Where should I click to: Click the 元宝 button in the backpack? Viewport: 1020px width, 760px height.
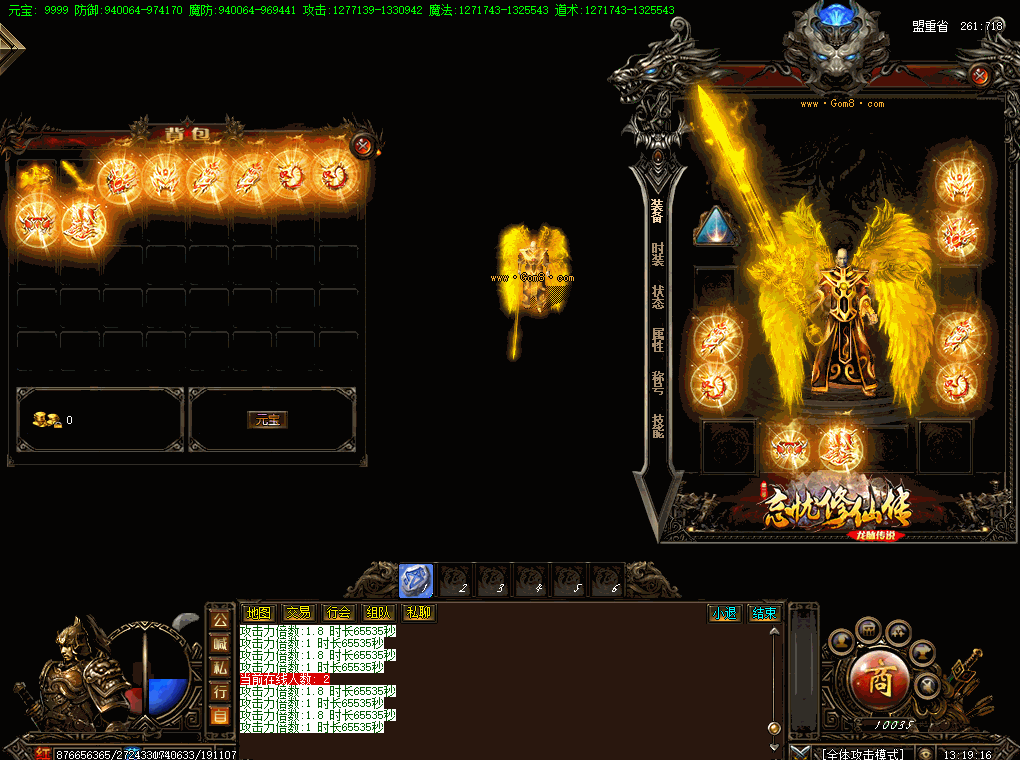267,420
